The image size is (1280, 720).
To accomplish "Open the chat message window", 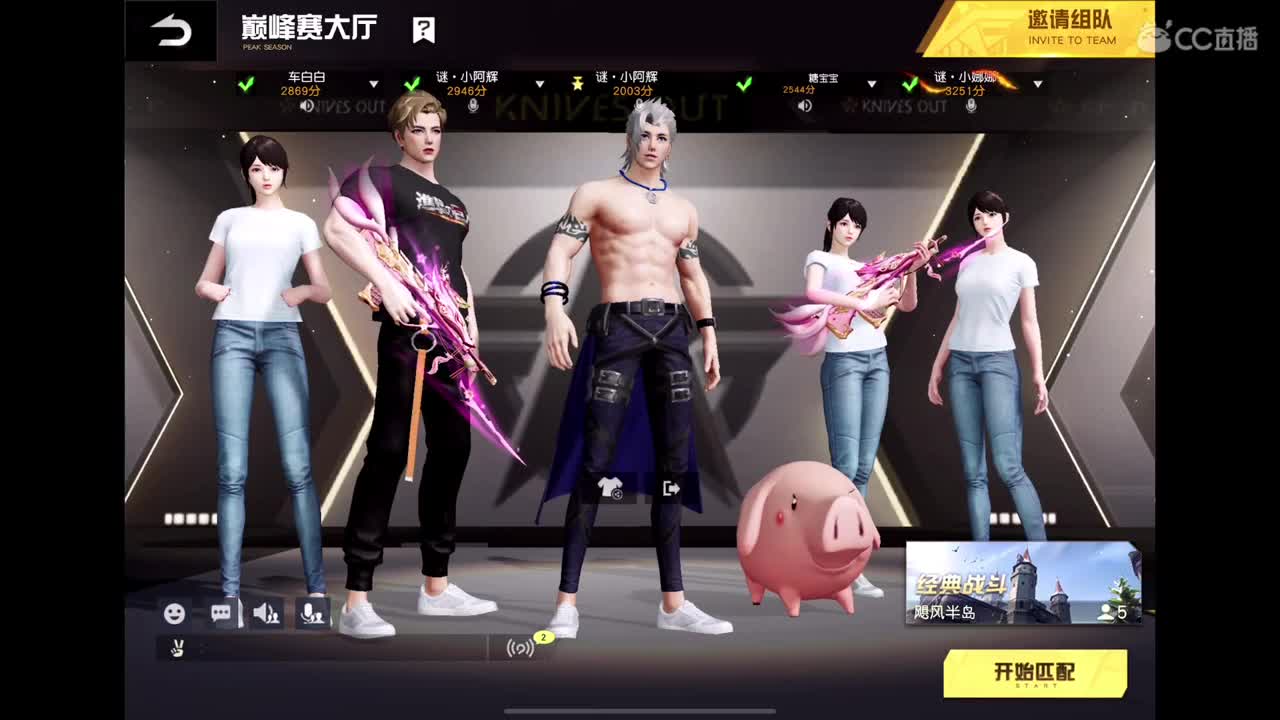I will pos(222,610).
